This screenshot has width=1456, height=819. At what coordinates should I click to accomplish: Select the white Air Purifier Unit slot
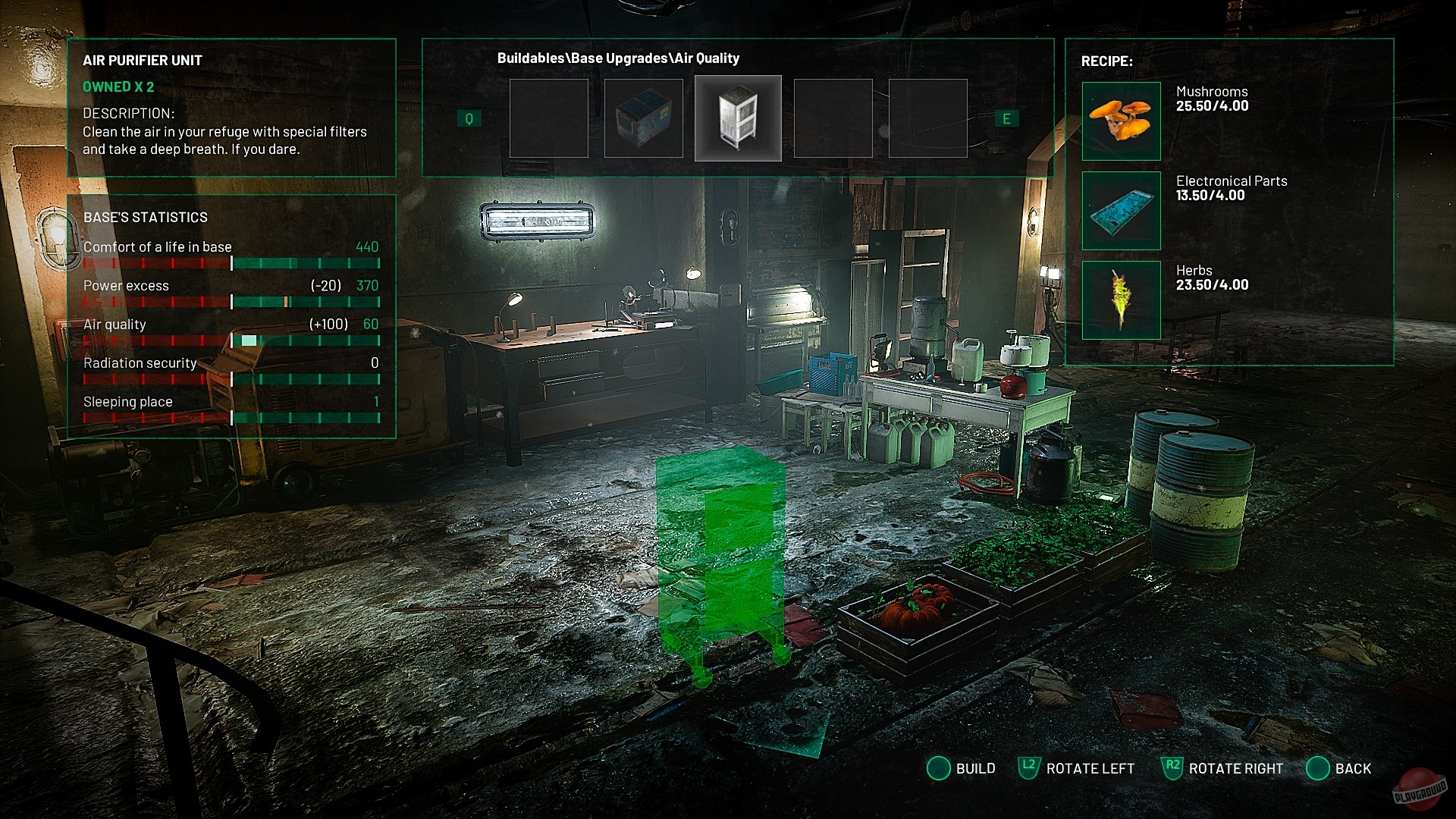(x=738, y=118)
